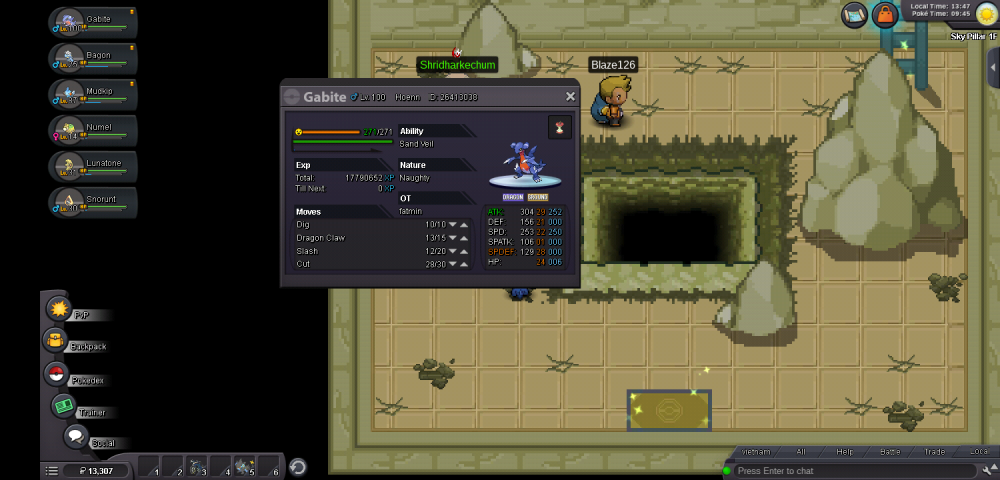This screenshot has width=1000, height=480.
Task: Select Bagon in the party list
Action: 93,59
